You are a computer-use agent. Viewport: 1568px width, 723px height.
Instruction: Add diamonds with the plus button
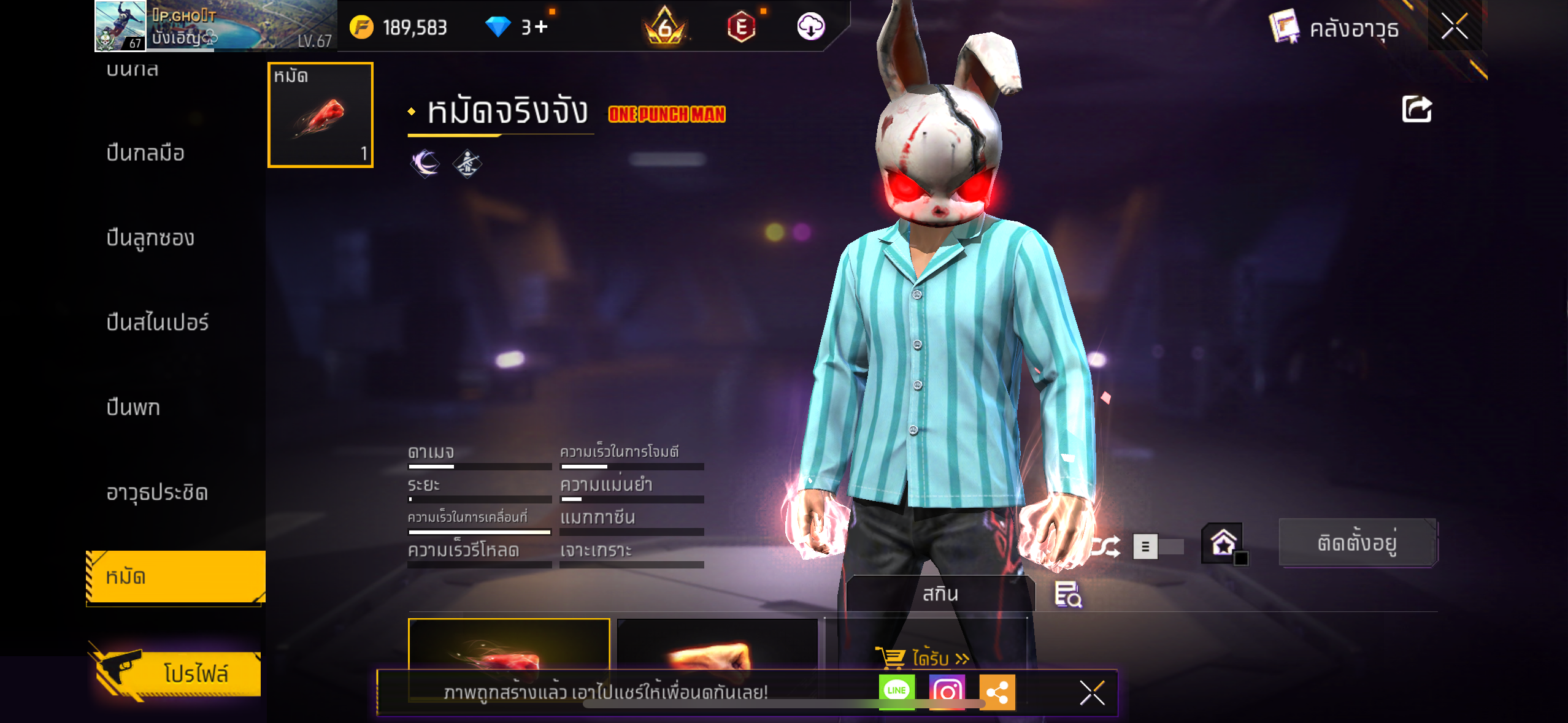click(x=540, y=26)
